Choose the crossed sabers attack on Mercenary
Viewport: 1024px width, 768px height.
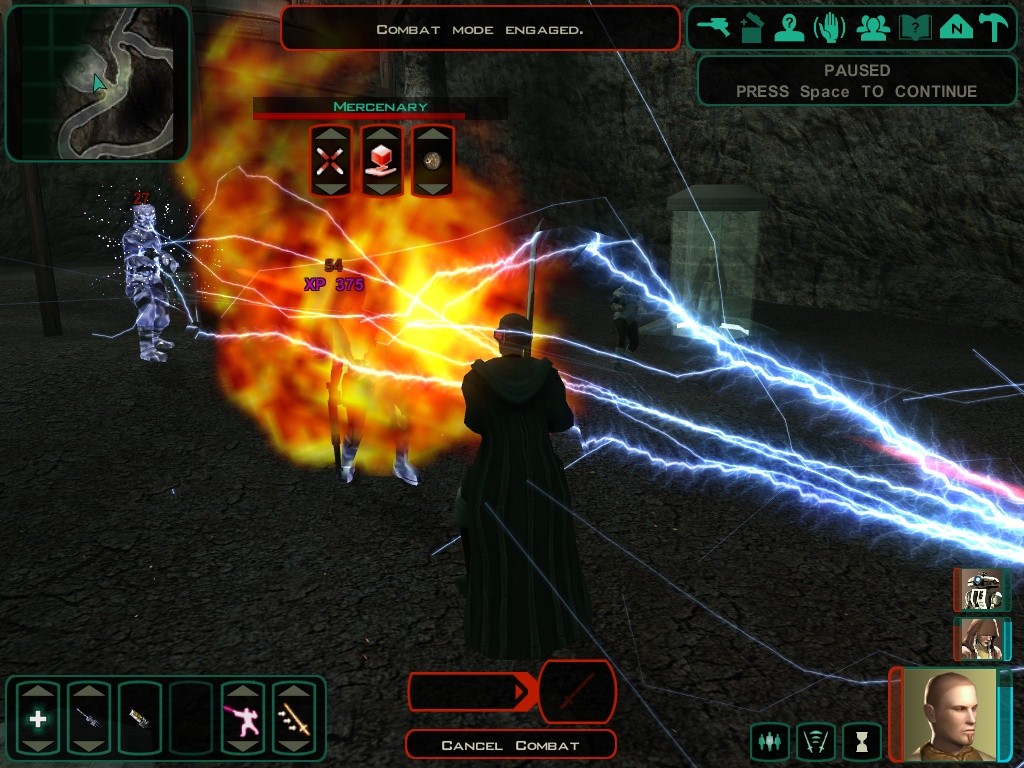[330, 161]
